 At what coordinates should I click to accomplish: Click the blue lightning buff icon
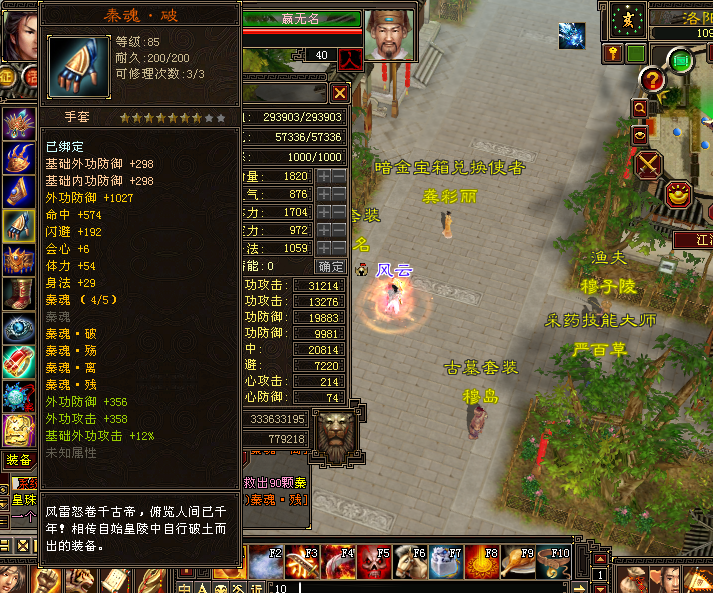click(x=572, y=36)
